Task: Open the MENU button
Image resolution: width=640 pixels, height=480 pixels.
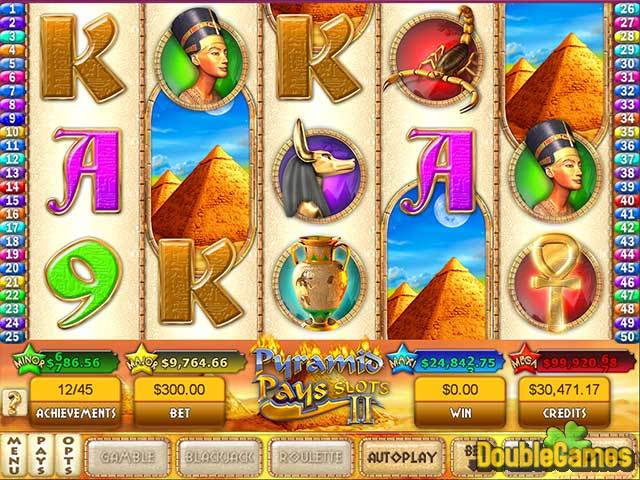Action: 14,455
